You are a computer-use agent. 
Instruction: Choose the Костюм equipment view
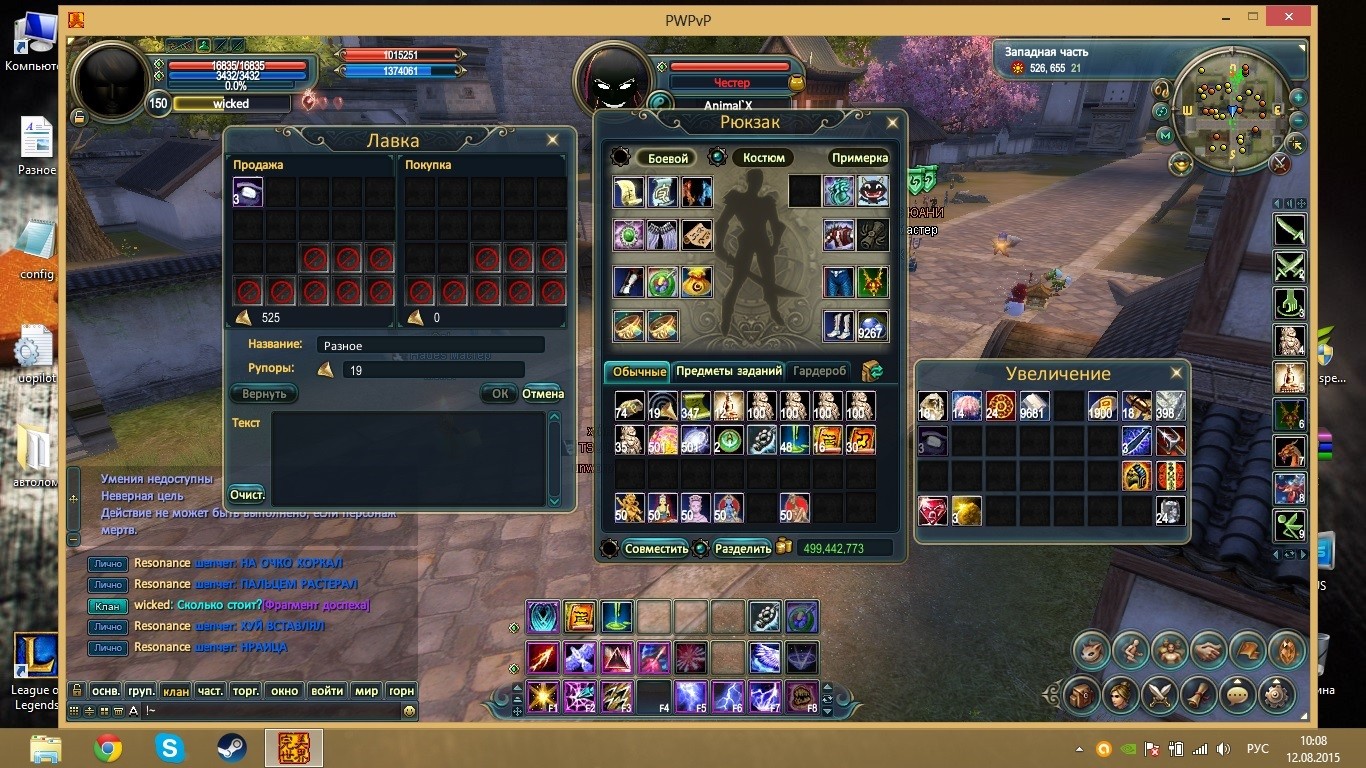tap(763, 158)
